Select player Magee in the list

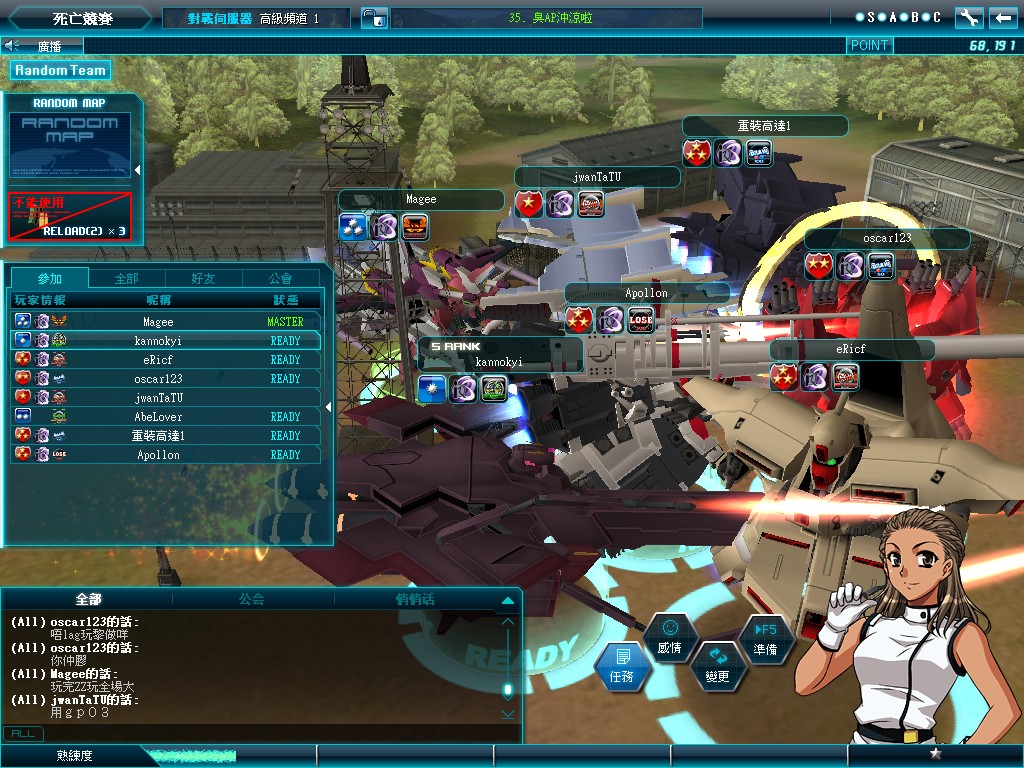click(x=158, y=322)
